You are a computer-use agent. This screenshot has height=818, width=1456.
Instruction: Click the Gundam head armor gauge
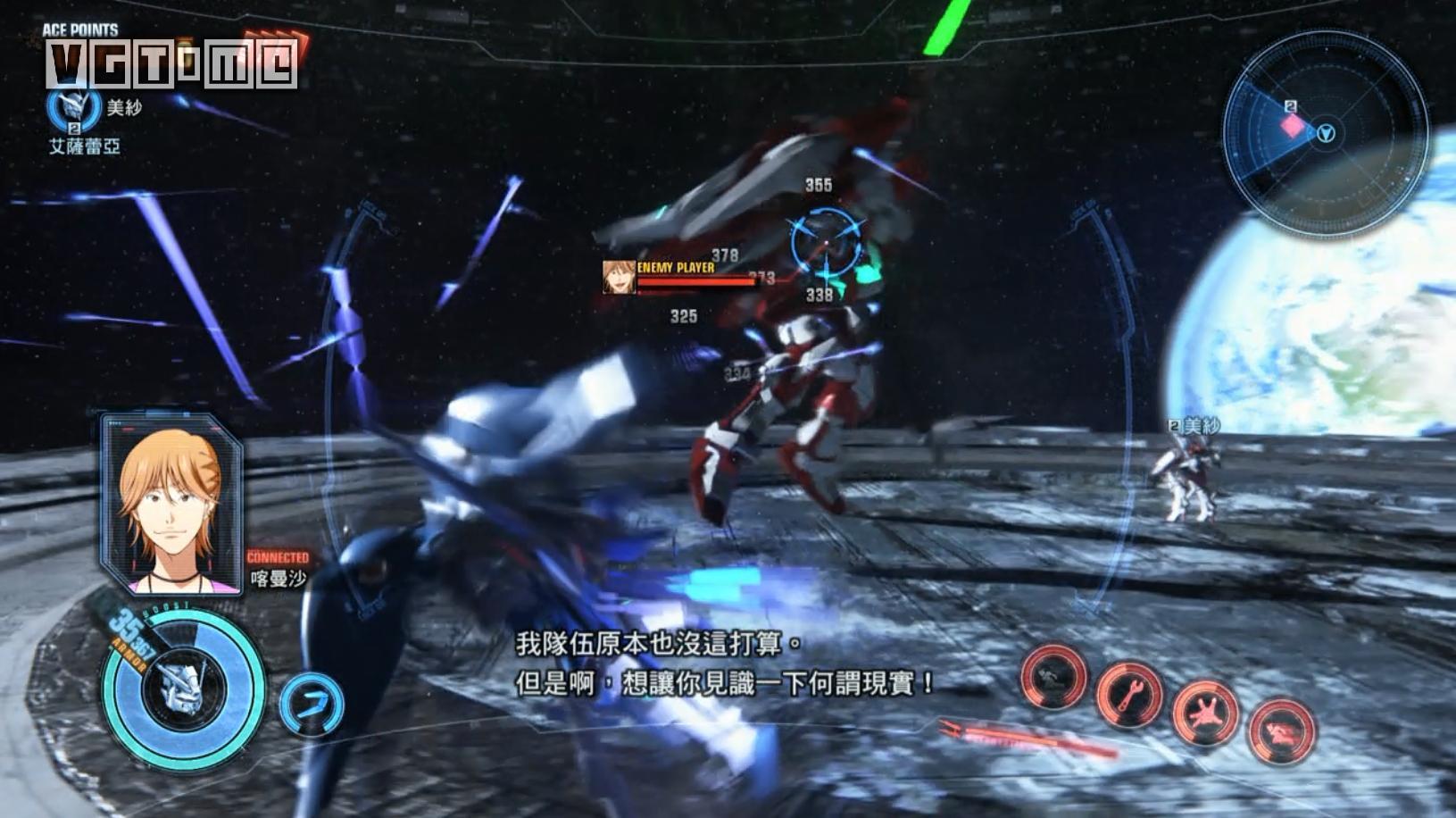186,689
